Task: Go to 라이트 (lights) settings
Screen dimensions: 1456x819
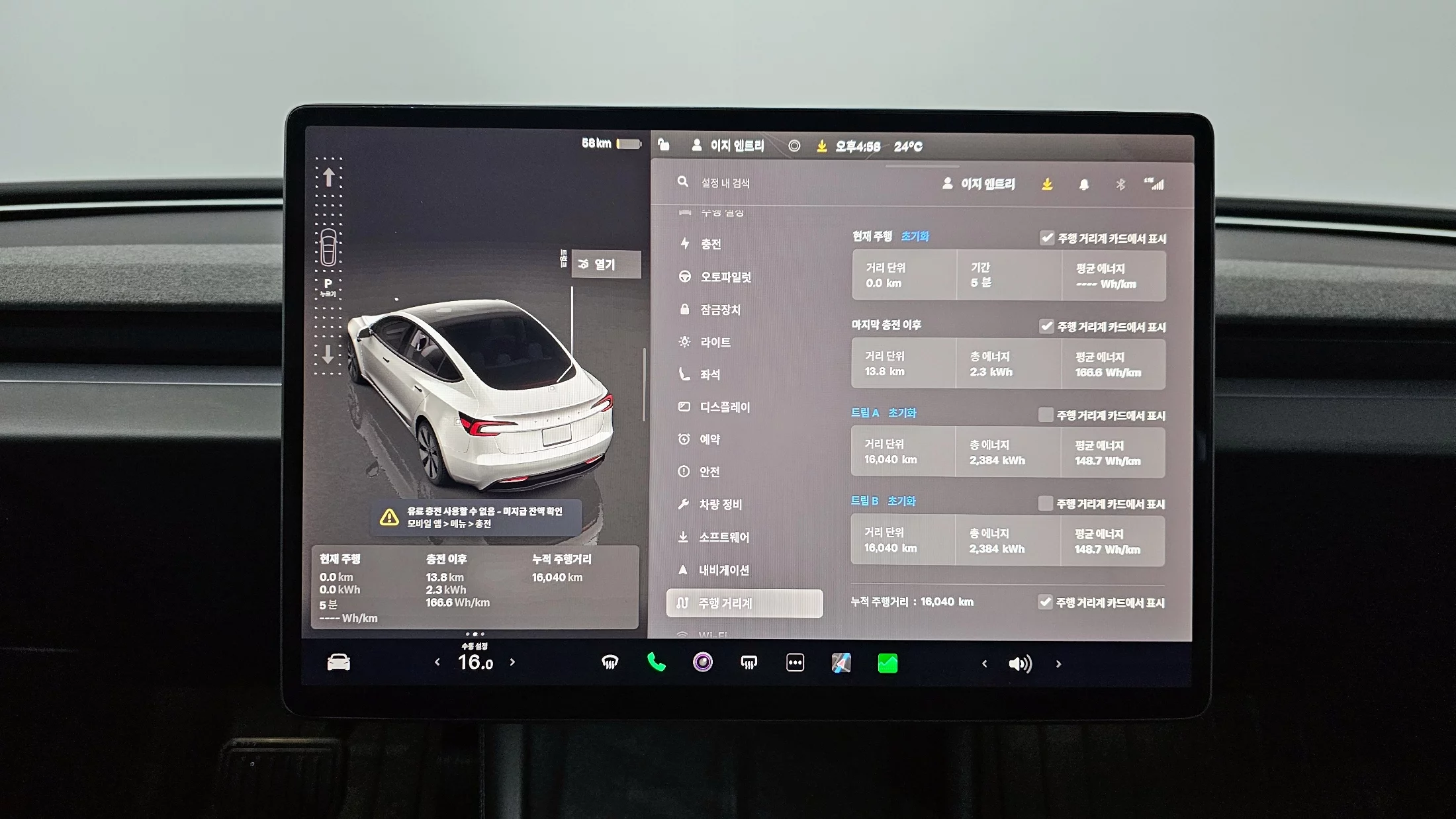Action: click(x=715, y=342)
